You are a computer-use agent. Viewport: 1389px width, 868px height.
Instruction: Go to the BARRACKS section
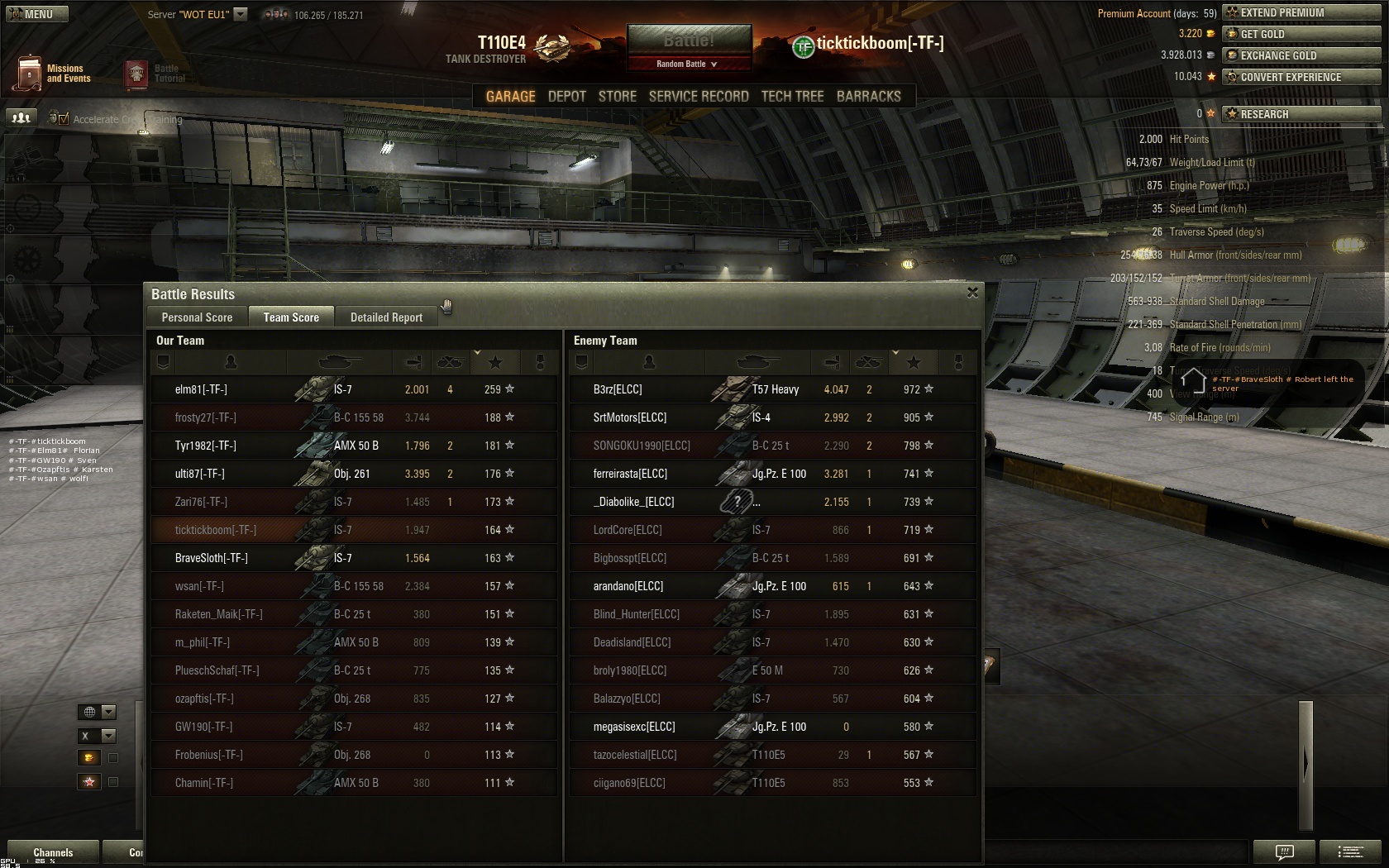tap(868, 97)
